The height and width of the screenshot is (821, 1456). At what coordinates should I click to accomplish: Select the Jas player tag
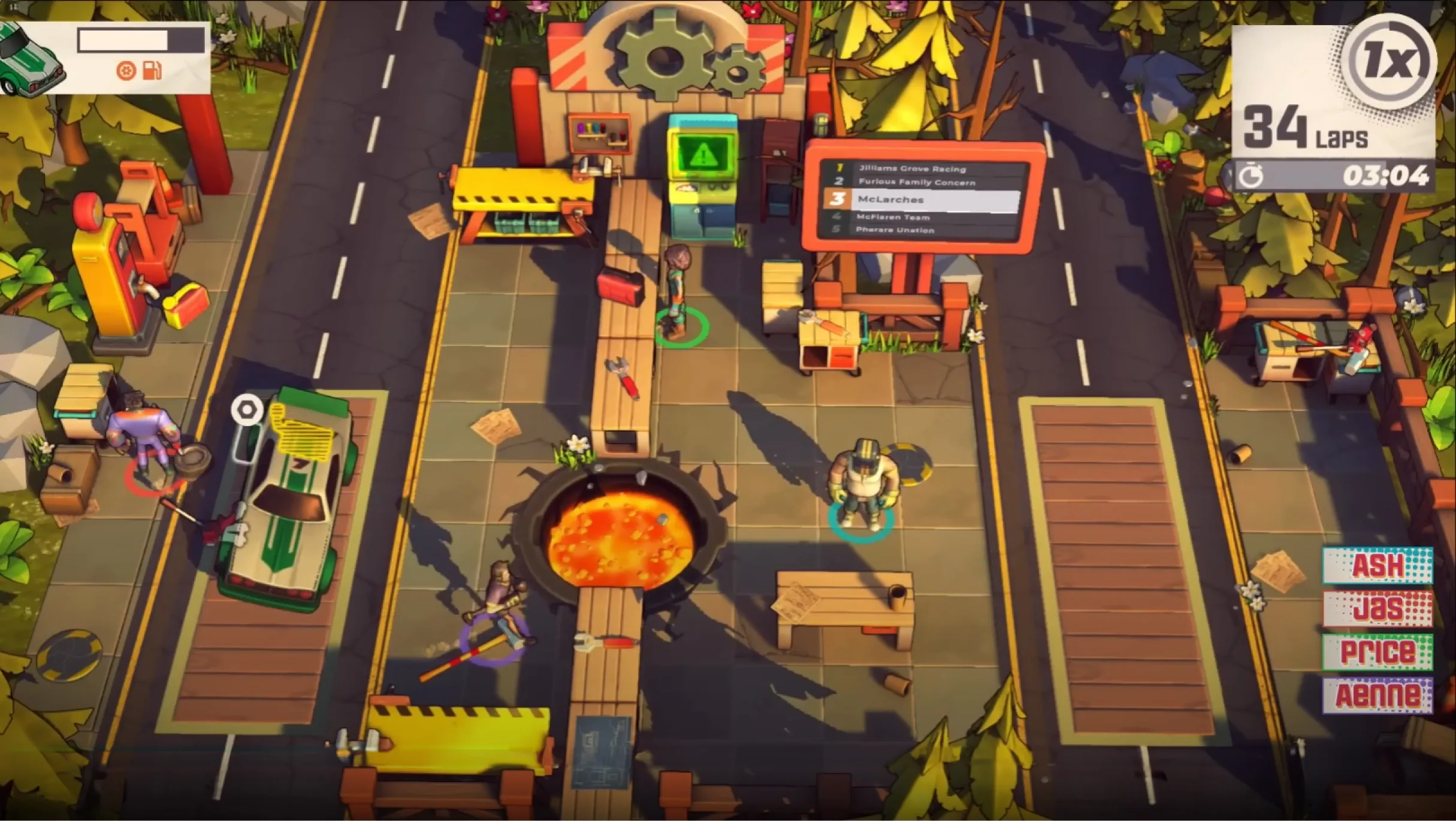coord(1377,609)
